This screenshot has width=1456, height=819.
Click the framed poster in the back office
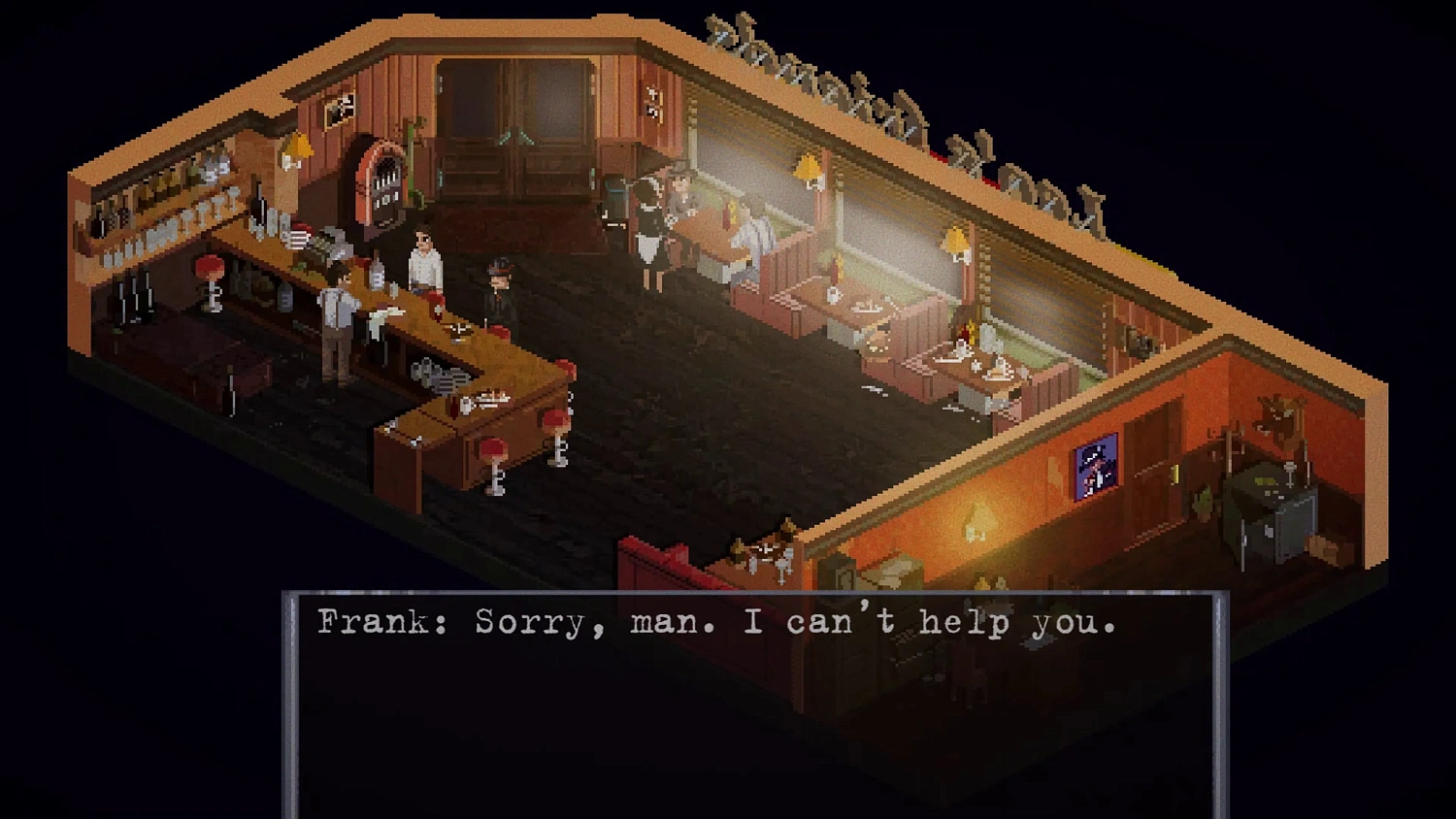[x=1095, y=466]
